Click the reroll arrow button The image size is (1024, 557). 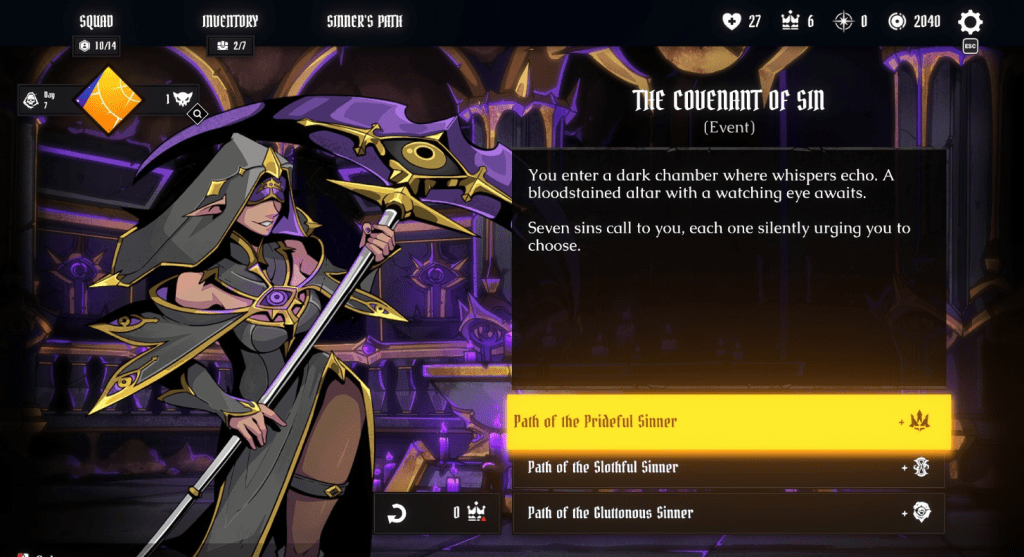point(397,514)
